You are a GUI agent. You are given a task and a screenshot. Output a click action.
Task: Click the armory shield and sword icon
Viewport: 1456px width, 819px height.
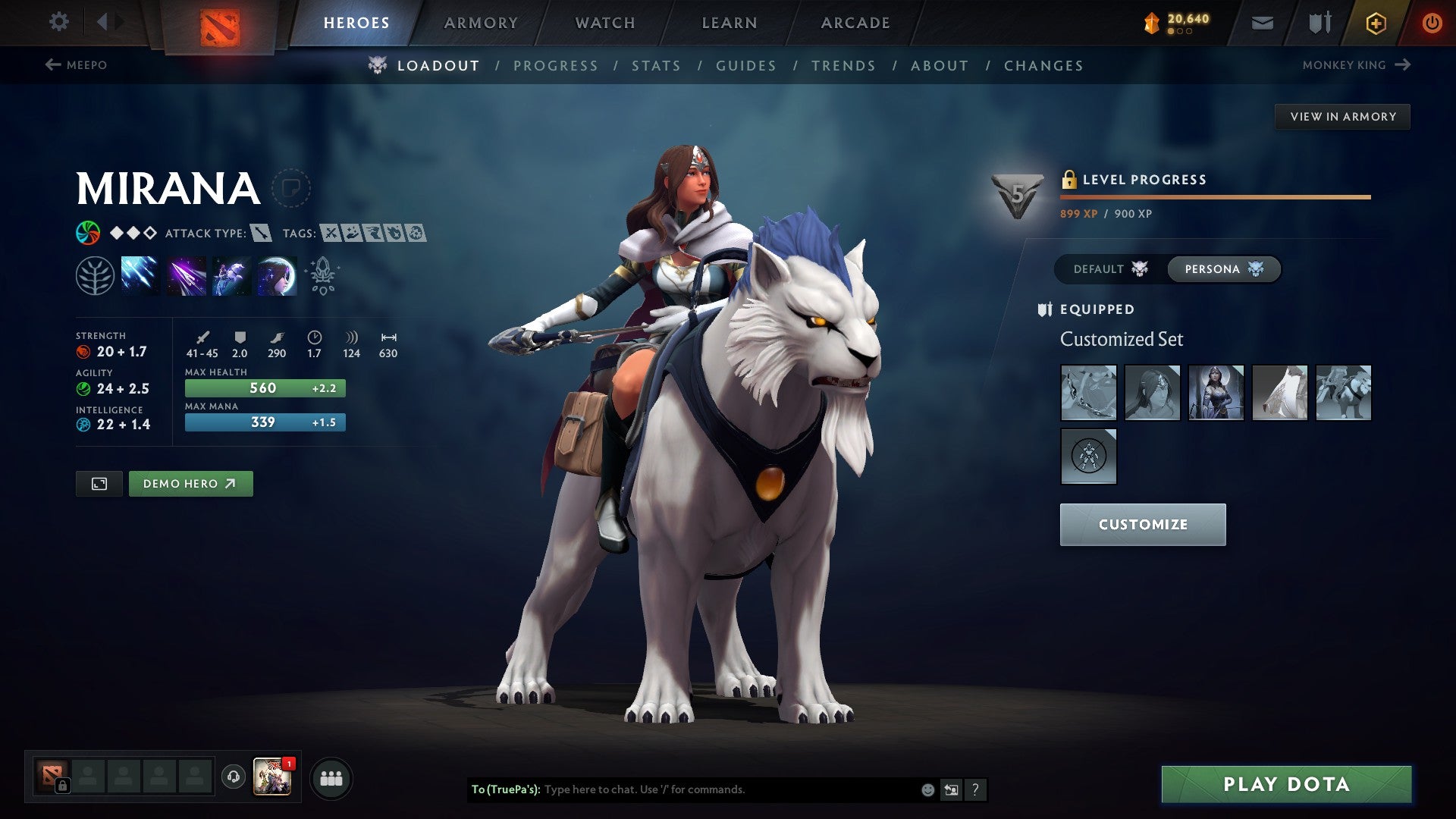tap(1318, 22)
